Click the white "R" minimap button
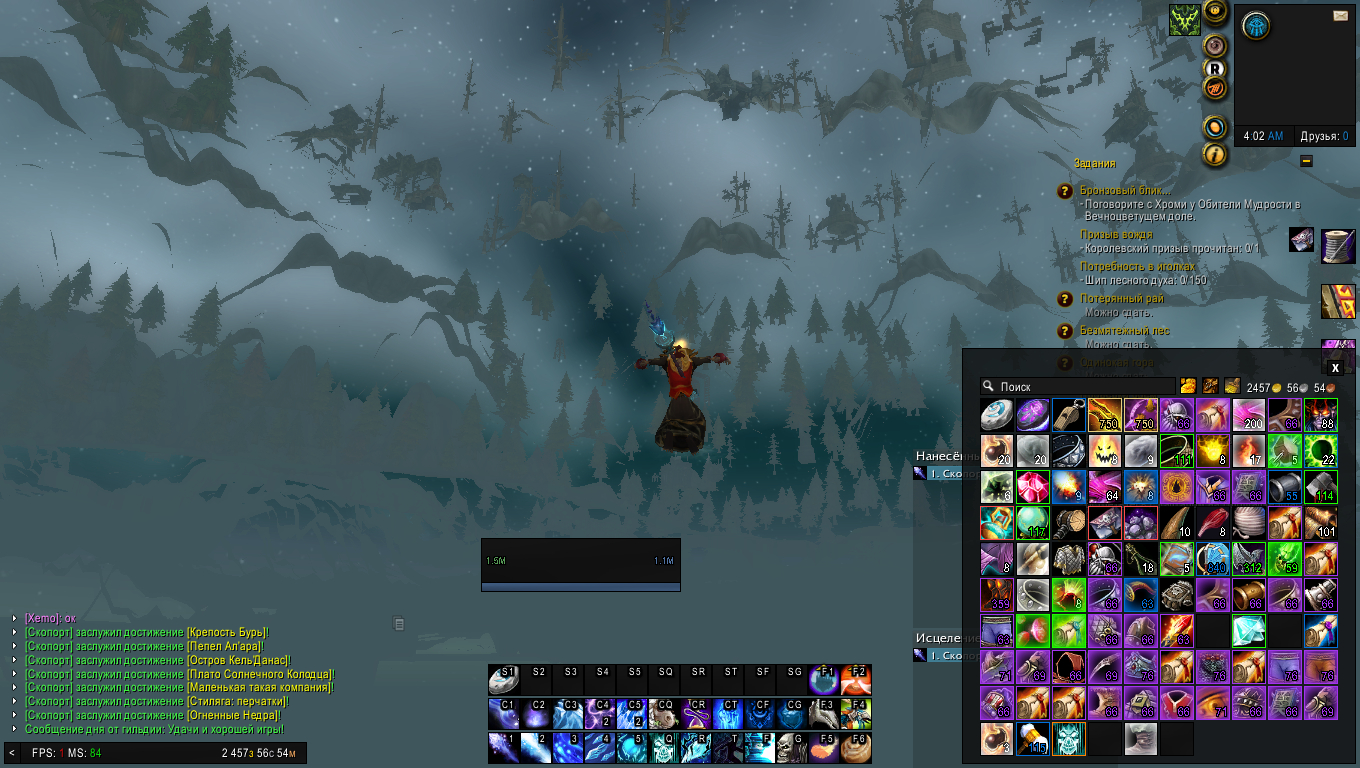The image size is (1360, 768). (x=1215, y=68)
